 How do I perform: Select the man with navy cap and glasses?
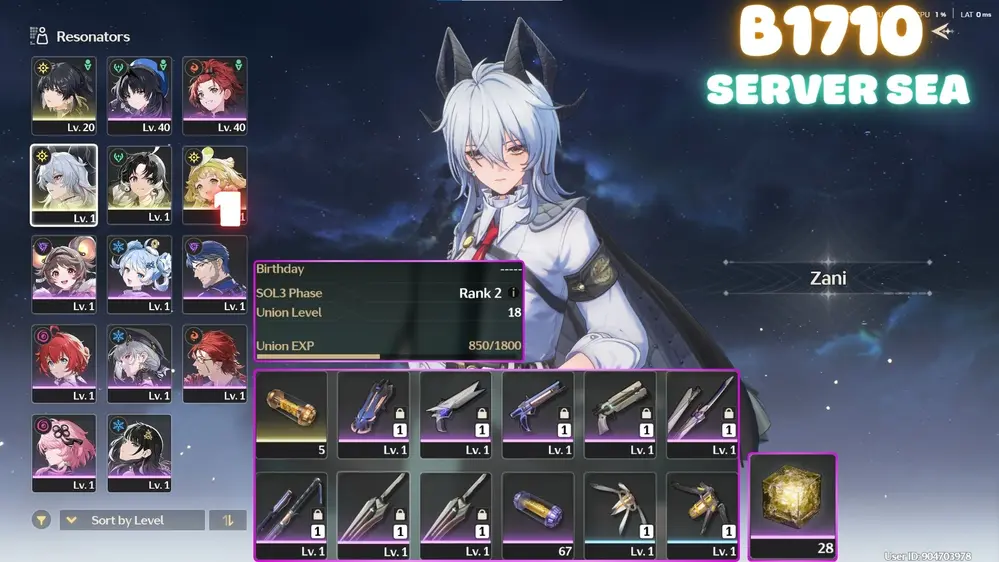coord(214,274)
